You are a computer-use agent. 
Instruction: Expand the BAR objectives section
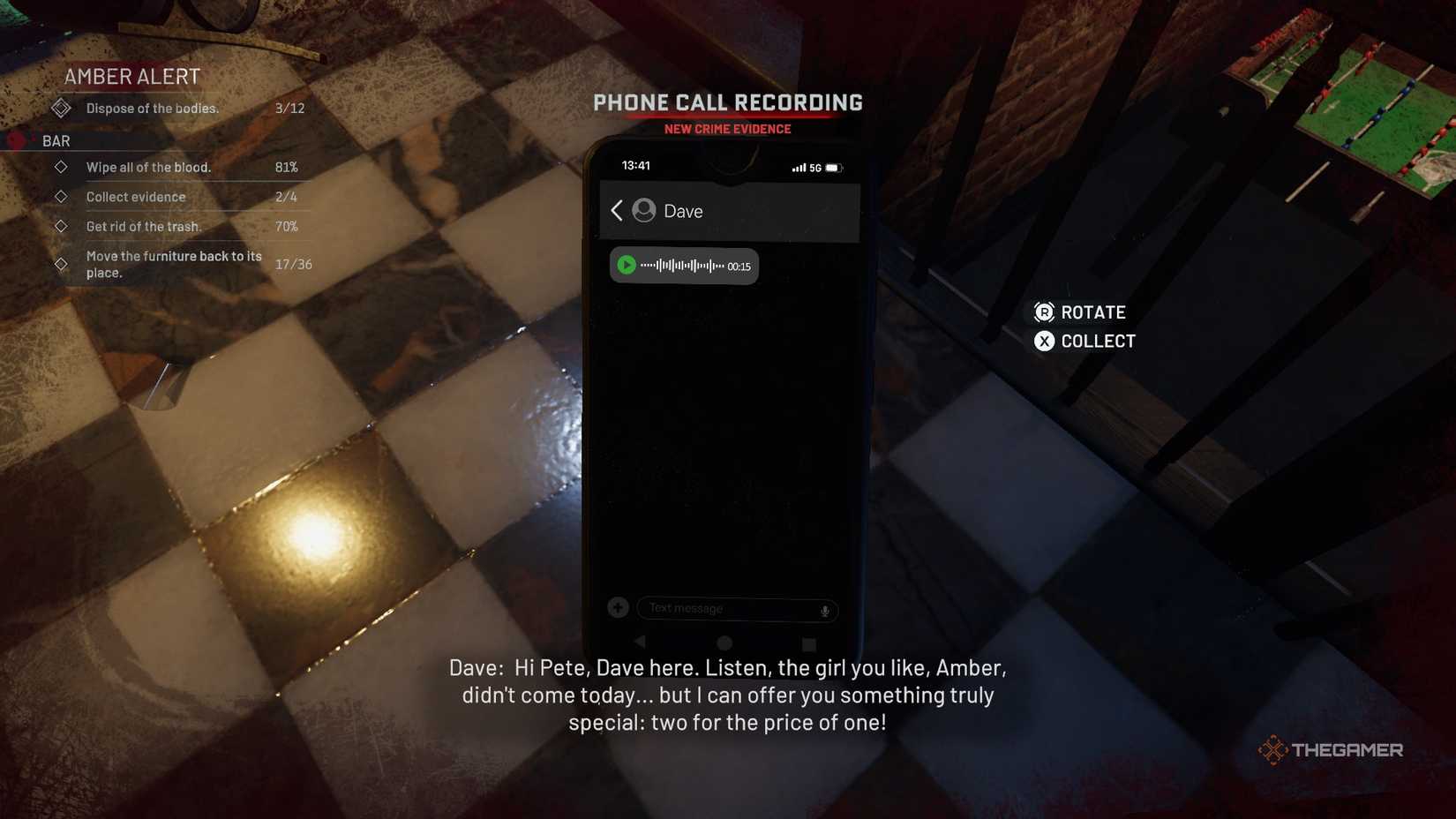pyautogui.click(x=56, y=140)
